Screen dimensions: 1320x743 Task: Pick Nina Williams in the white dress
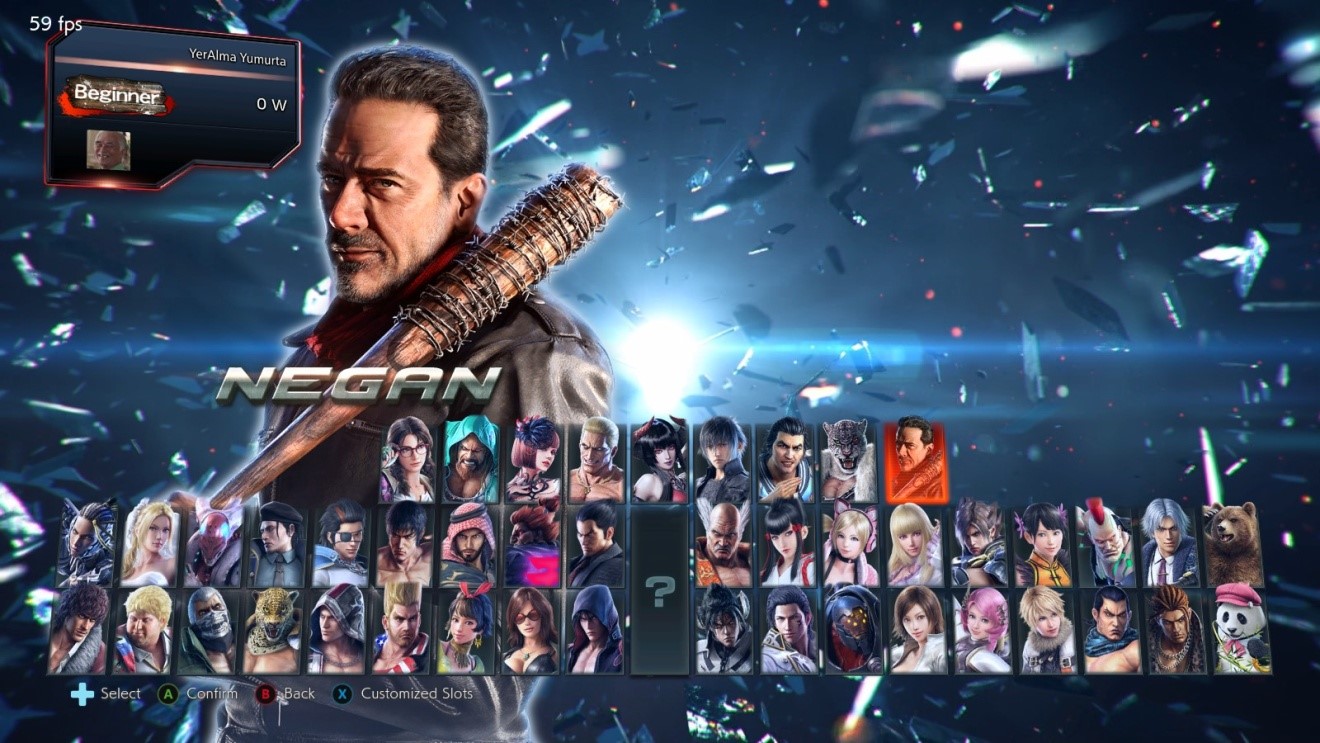pyautogui.click(x=152, y=545)
